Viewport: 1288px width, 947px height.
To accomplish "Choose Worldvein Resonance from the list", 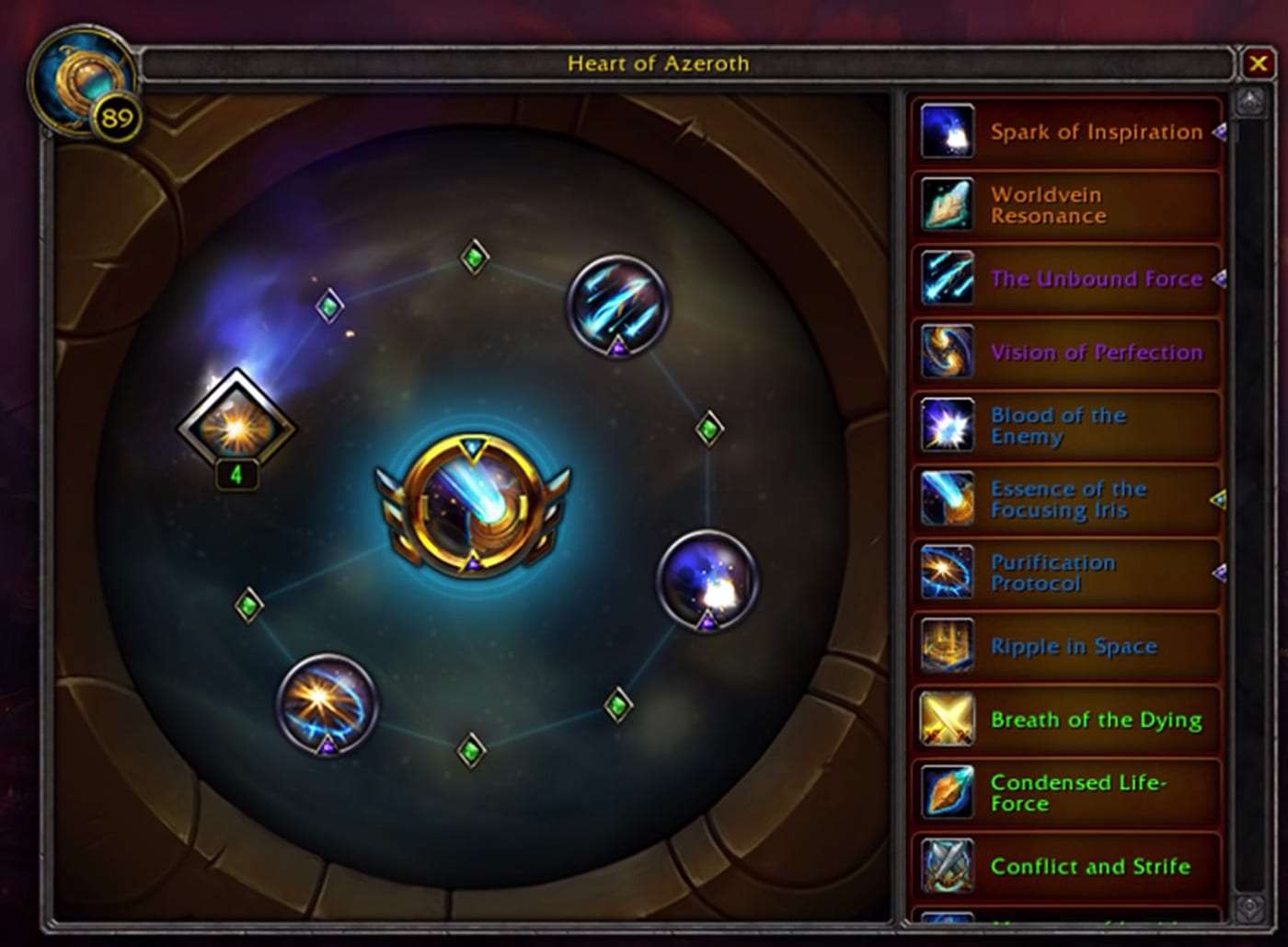I will pos(1065,205).
